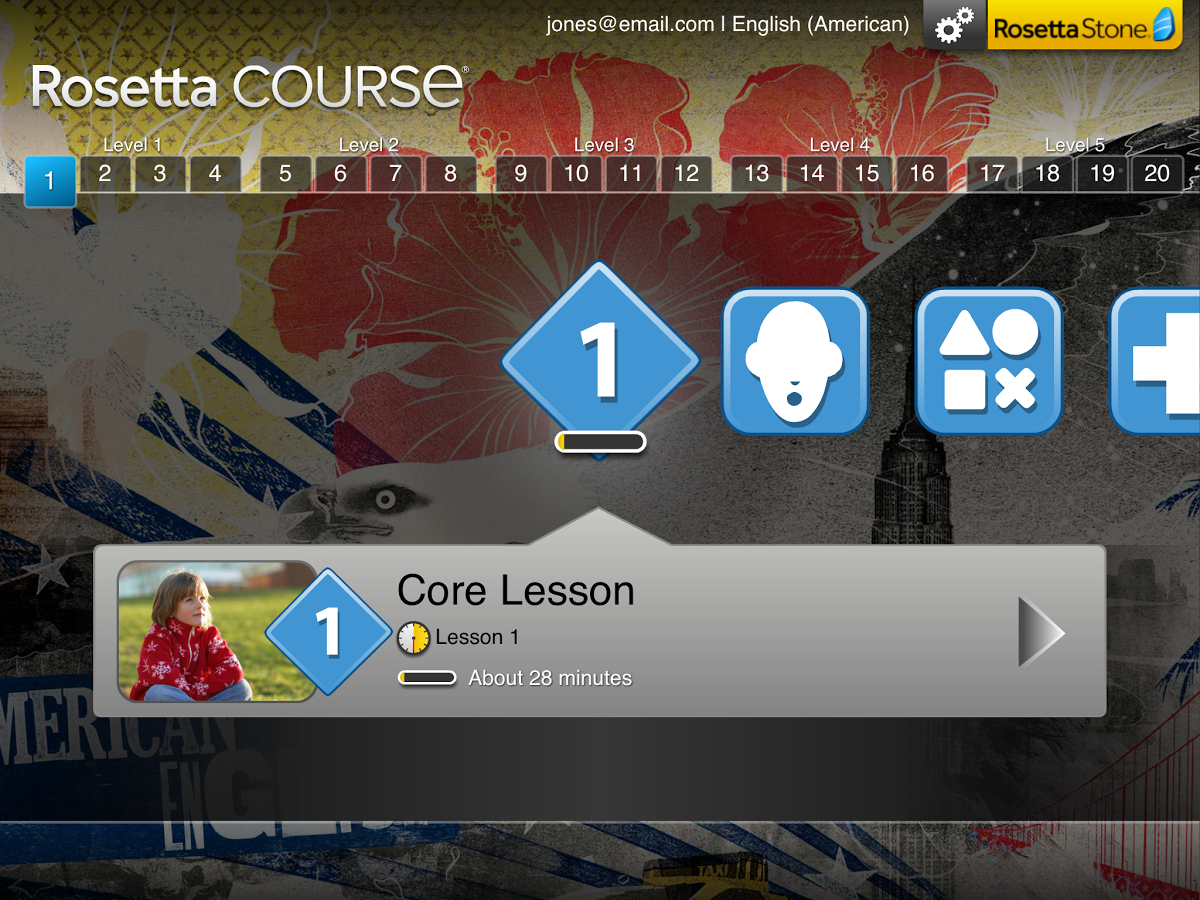This screenshot has height=900, width=1200.
Task: Switch to unit 17 in Level 5
Action: pos(992,174)
